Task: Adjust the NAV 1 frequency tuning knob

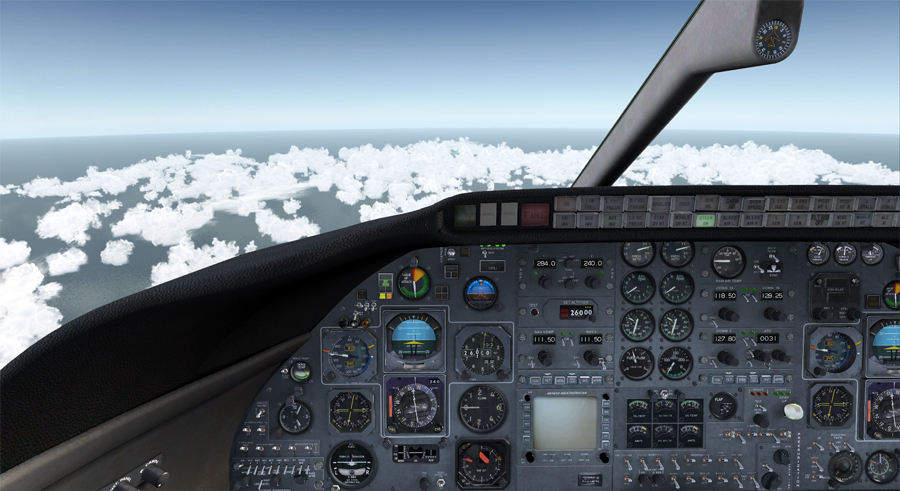Action: tap(545, 357)
